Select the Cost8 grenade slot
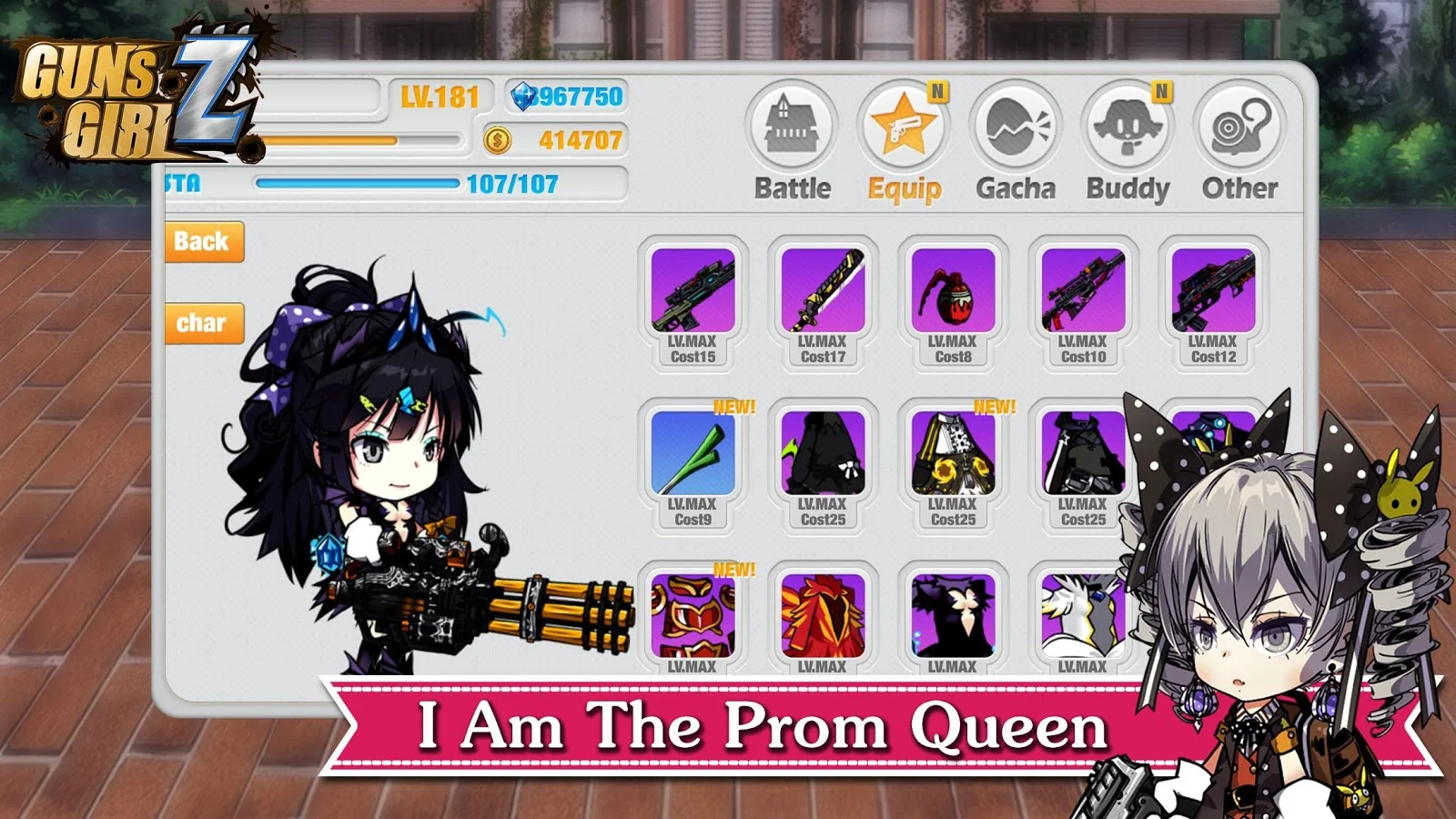This screenshot has width=1456, height=819. pos(953,302)
